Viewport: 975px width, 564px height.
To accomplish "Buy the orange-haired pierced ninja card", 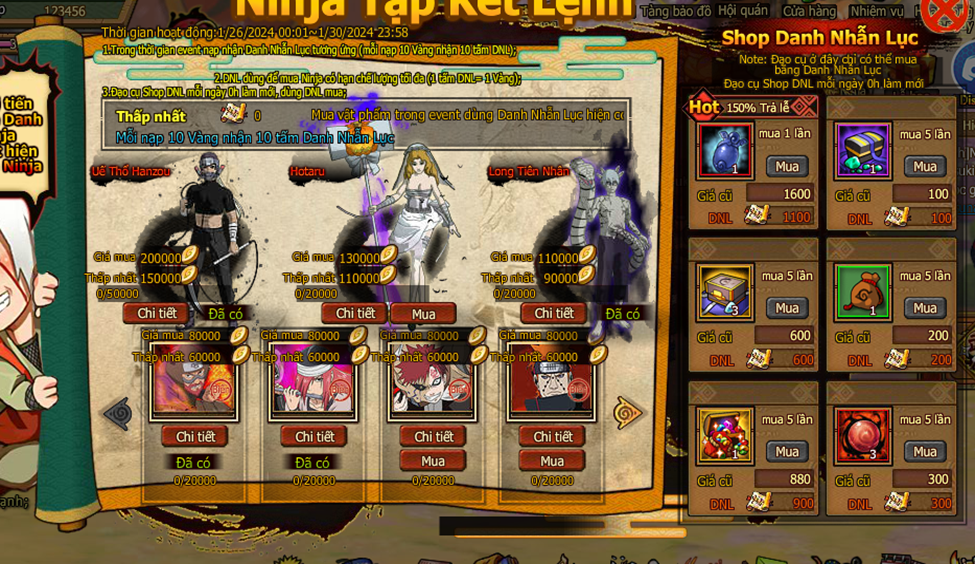I will (552, 461).
